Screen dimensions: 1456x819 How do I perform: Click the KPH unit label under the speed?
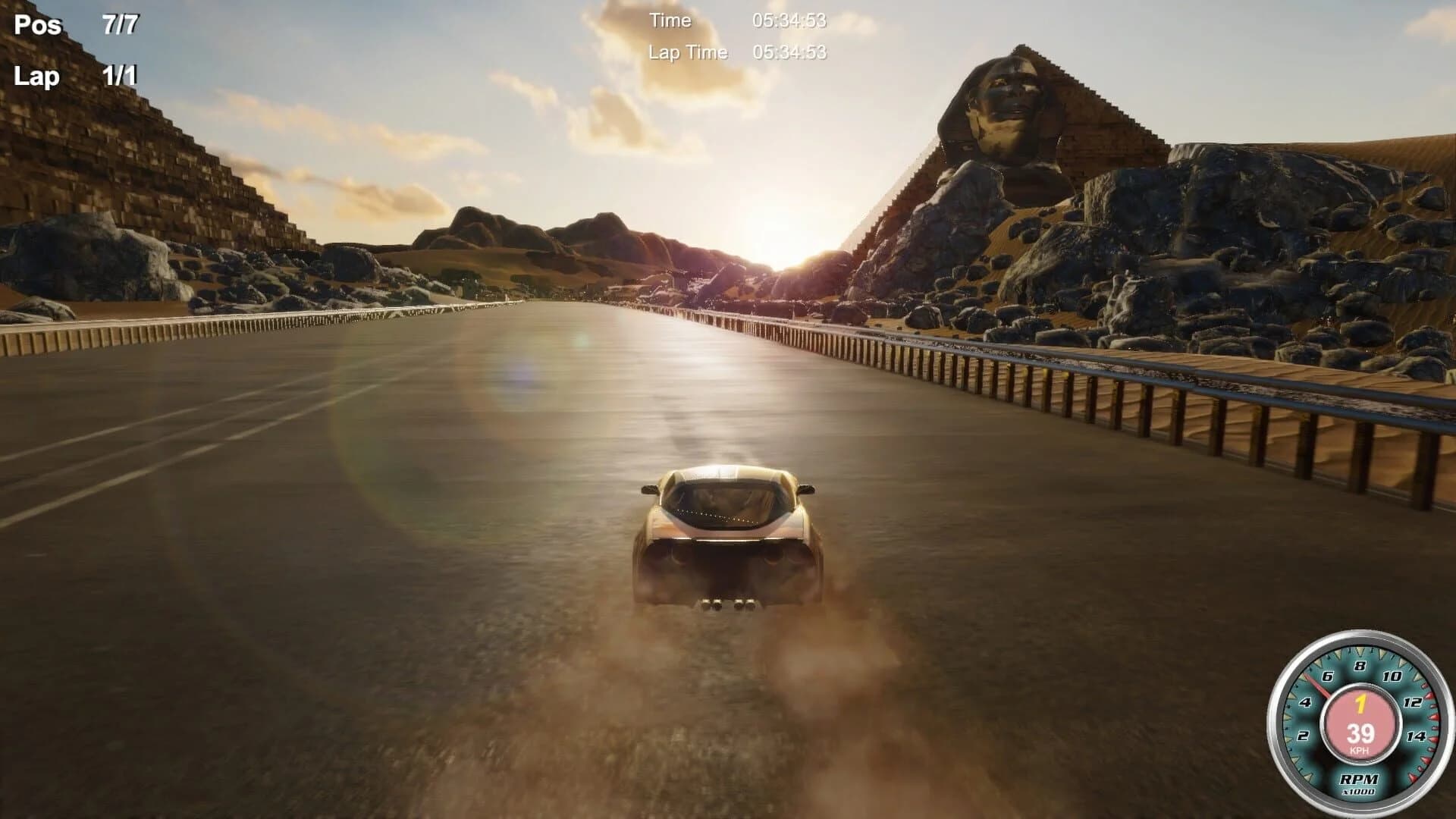pos(1360,750)
